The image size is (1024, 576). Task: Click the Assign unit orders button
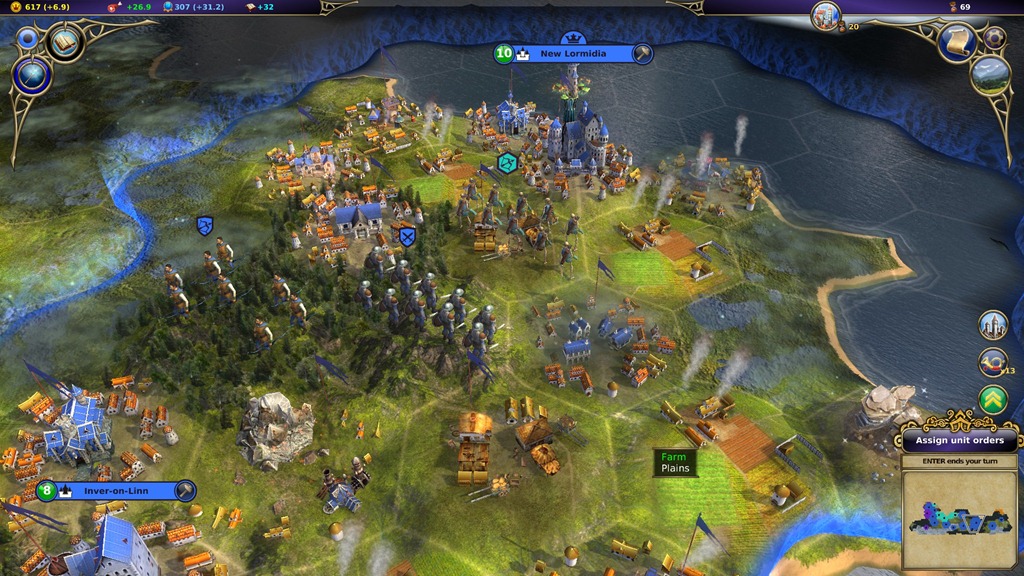pos(959,440)
